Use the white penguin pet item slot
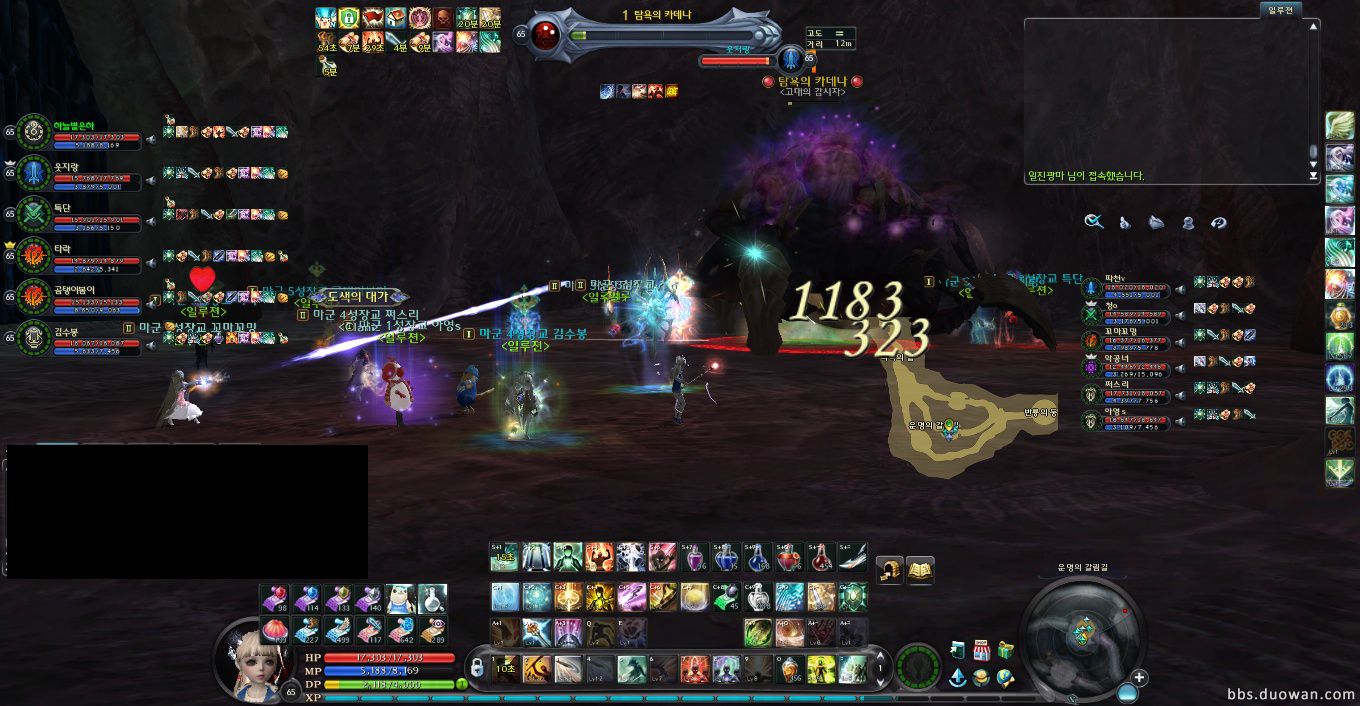Screen dimensions: 1360x706 (x=401, y=599)
